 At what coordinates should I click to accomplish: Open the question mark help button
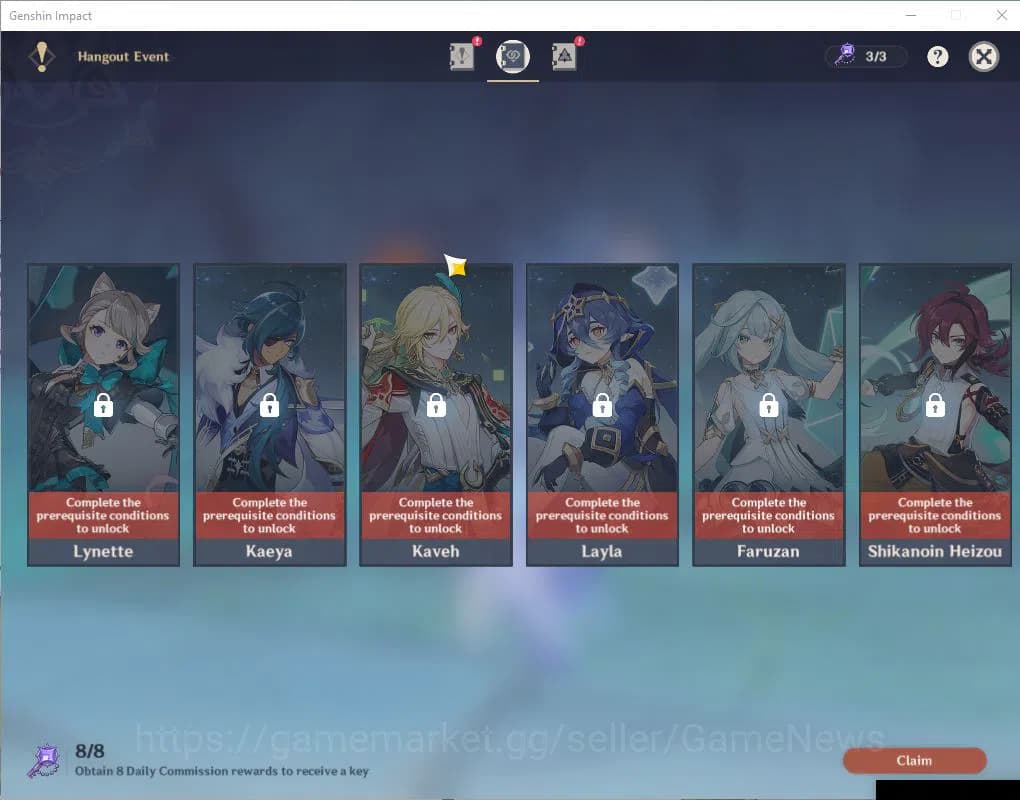click(937, 57)
